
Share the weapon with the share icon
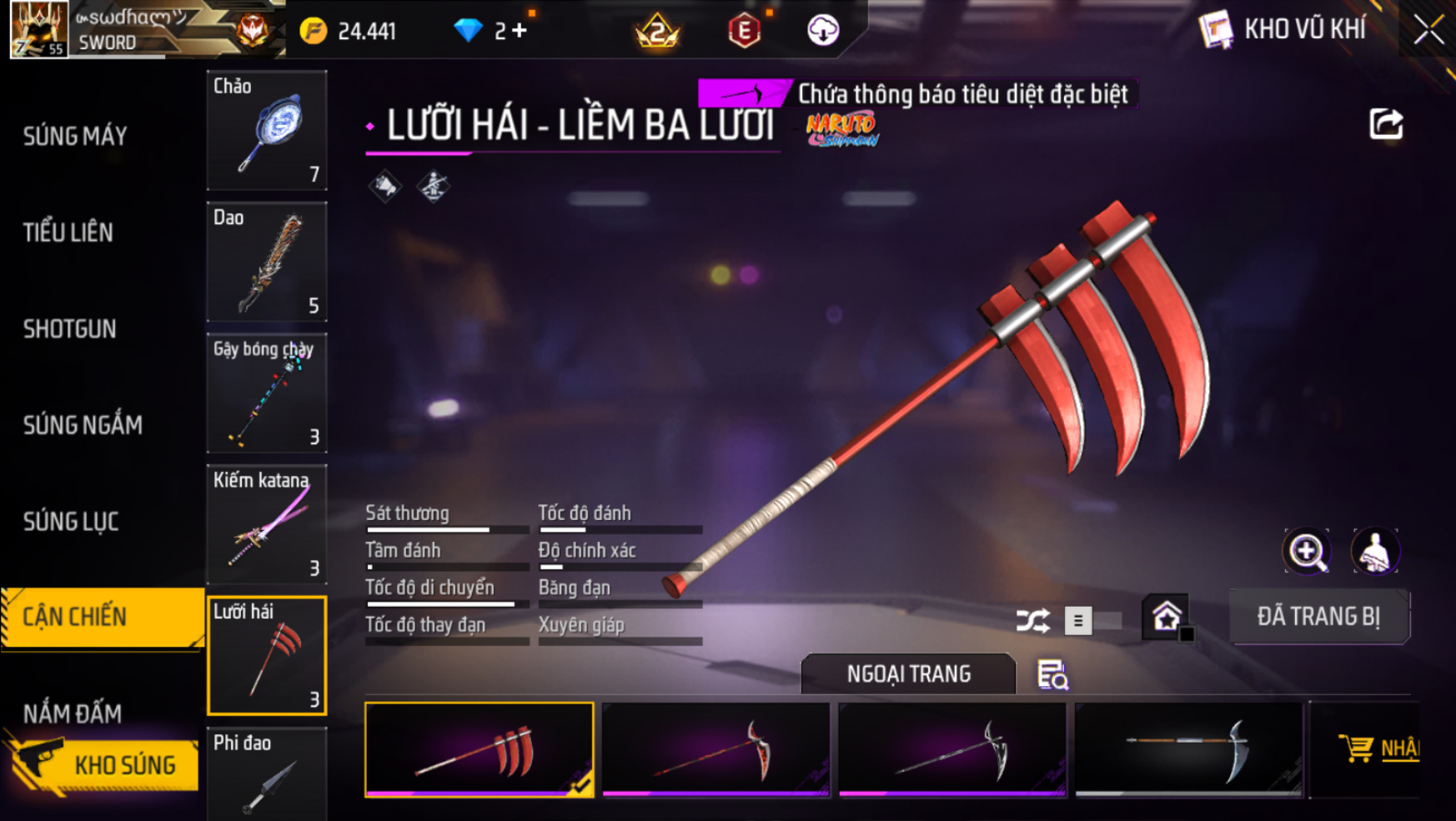point(1386,125)
